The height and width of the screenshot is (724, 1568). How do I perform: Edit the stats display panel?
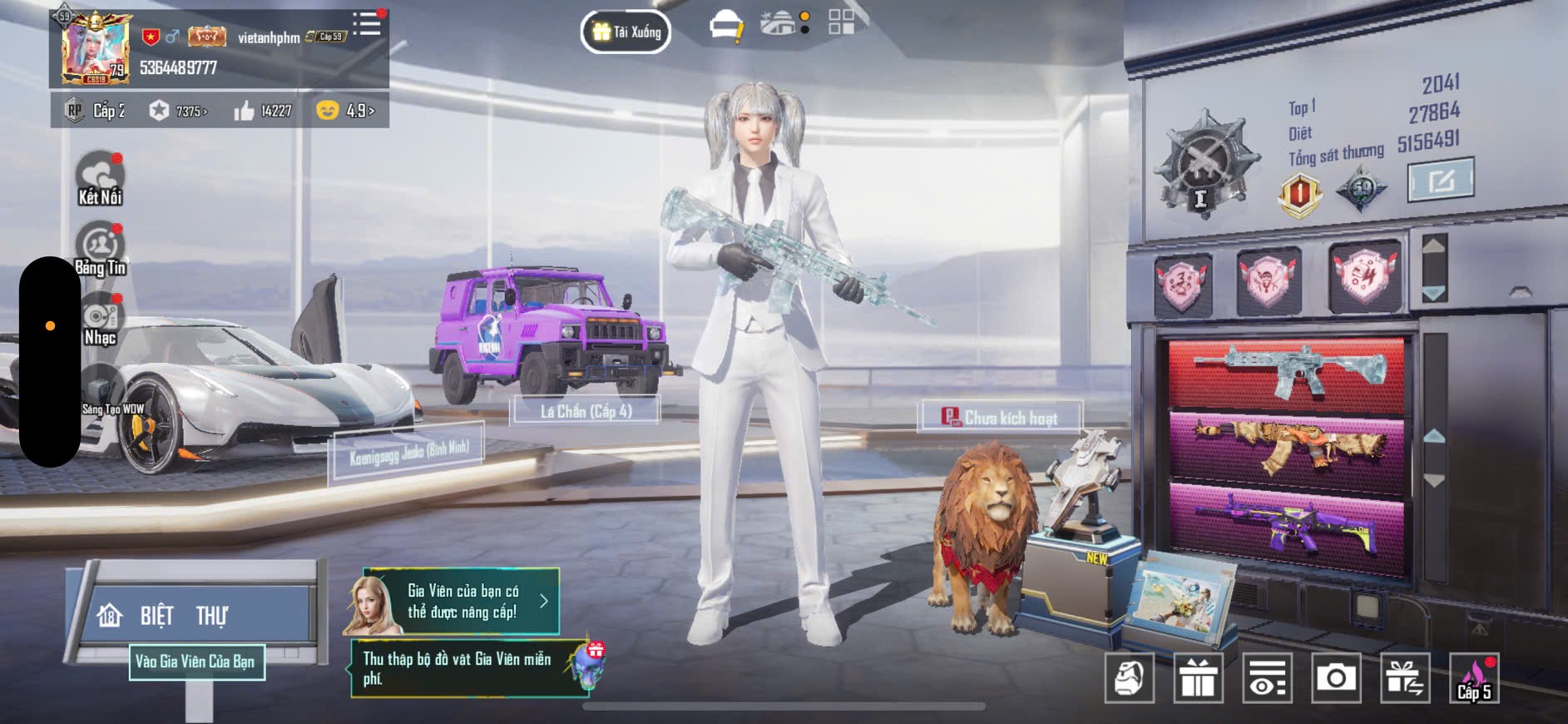(x=1440, y=179)
